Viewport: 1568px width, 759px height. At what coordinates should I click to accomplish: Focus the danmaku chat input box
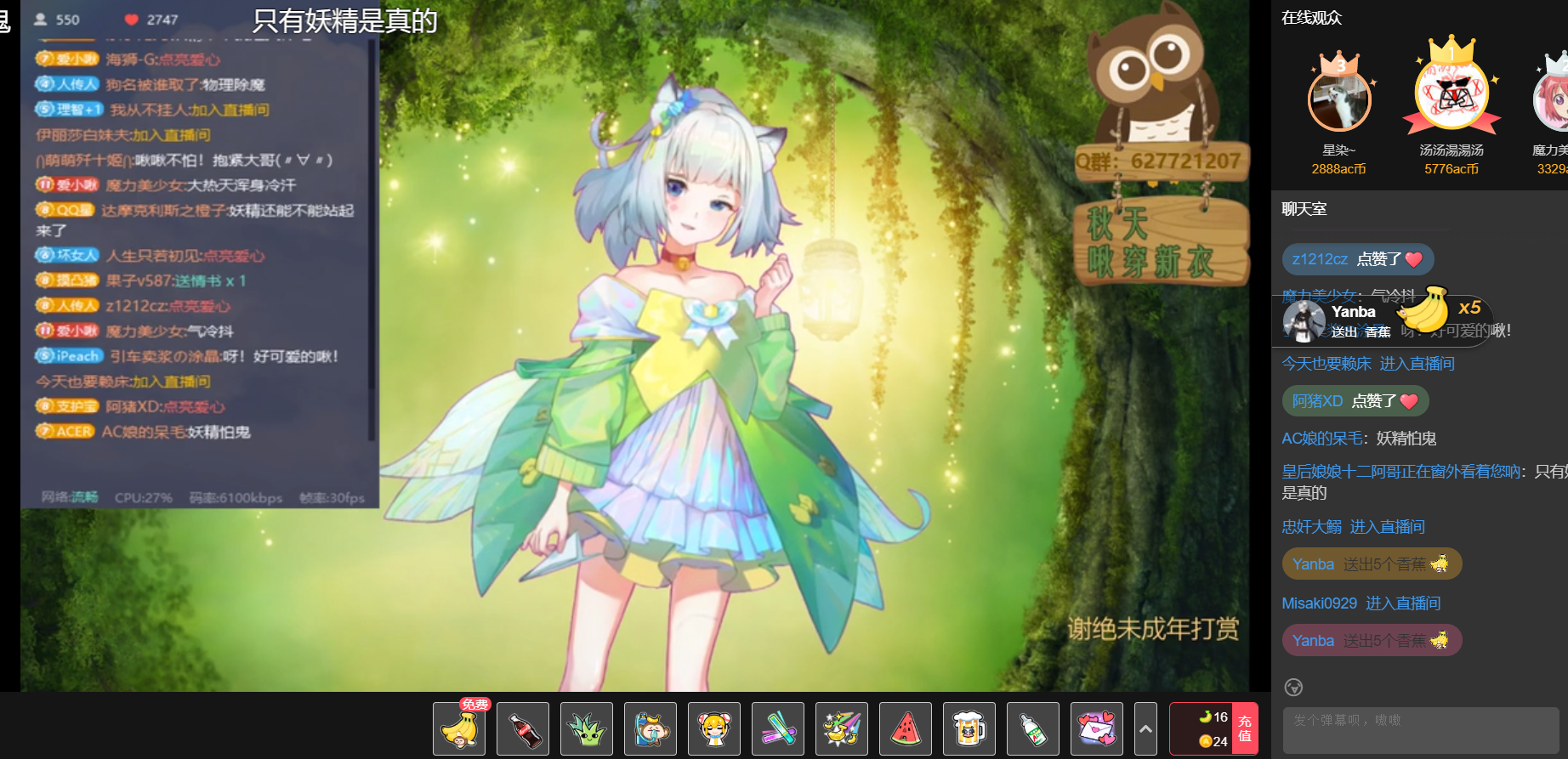tap(1420, 730)
